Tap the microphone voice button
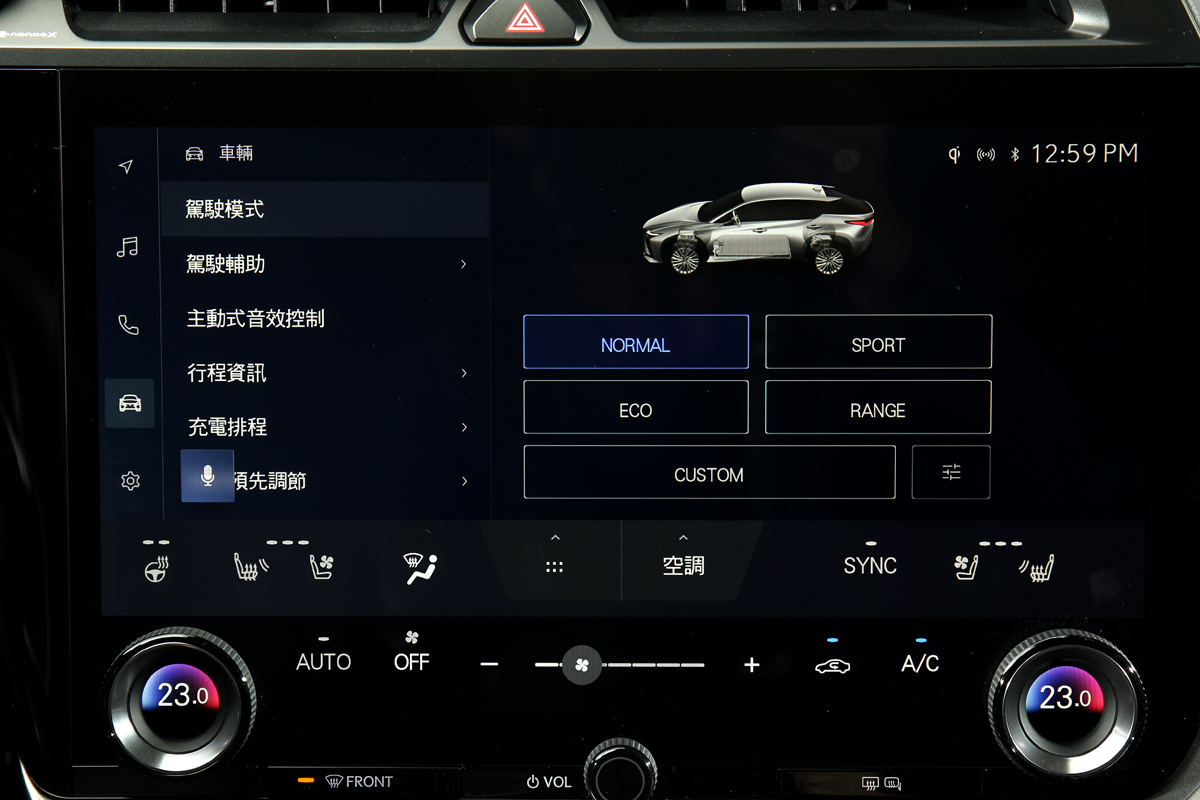 point(207,476)
